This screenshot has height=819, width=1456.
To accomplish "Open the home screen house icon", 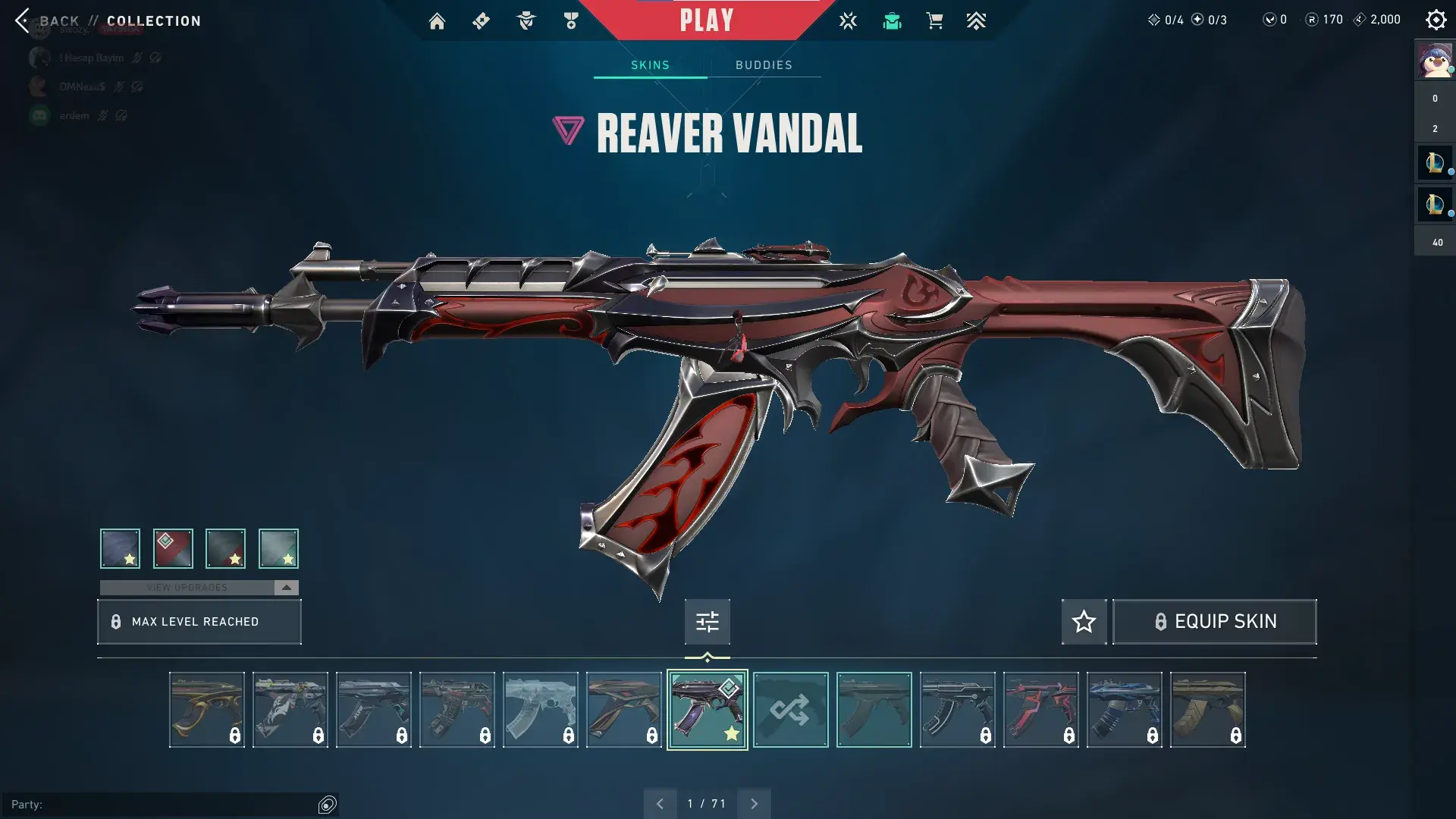I will click(x=437, y=20).
